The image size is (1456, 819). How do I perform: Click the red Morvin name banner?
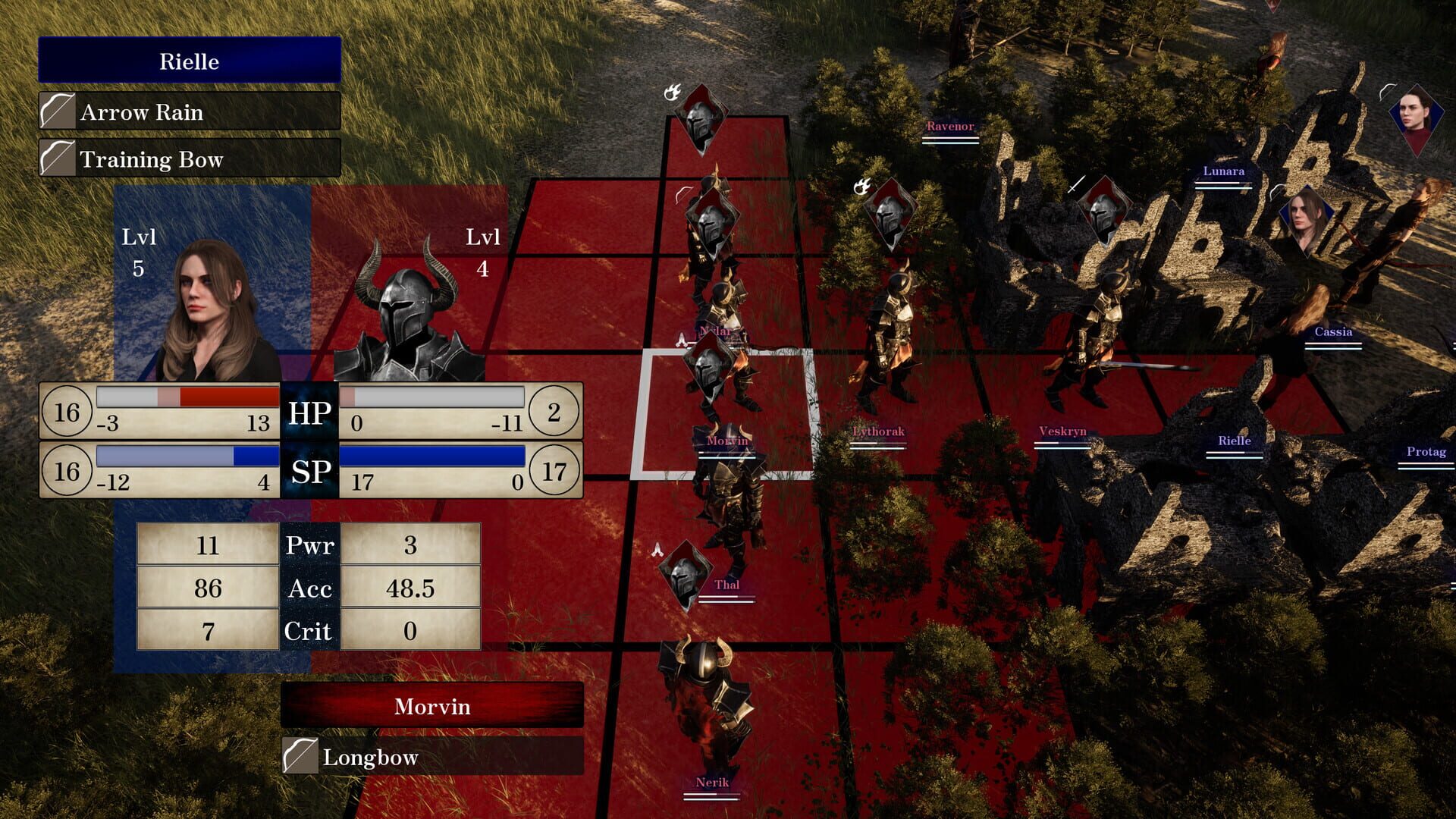pyautogui.click(x=432, y=706)
